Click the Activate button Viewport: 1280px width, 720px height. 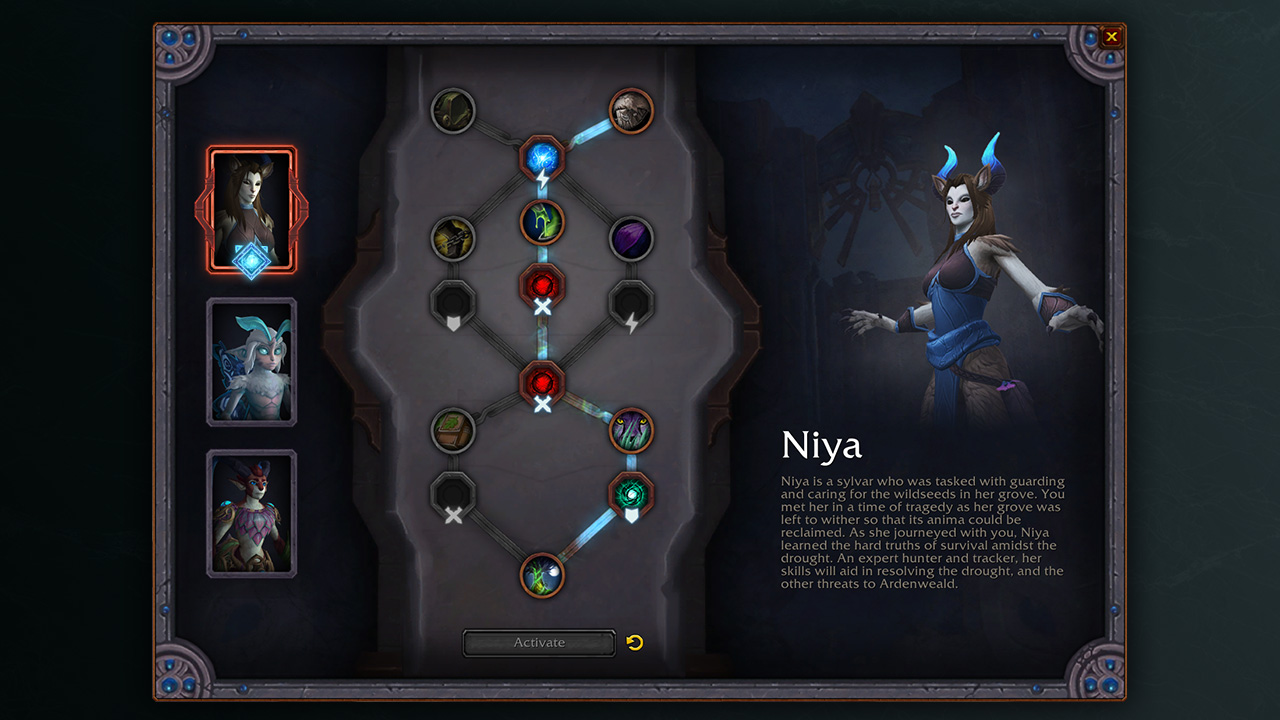click(539, 643)
